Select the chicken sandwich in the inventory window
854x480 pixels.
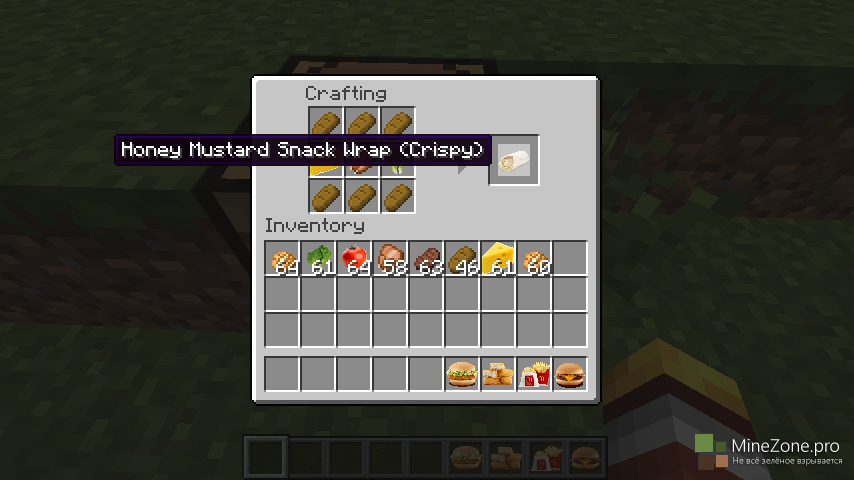click(462, 375)
